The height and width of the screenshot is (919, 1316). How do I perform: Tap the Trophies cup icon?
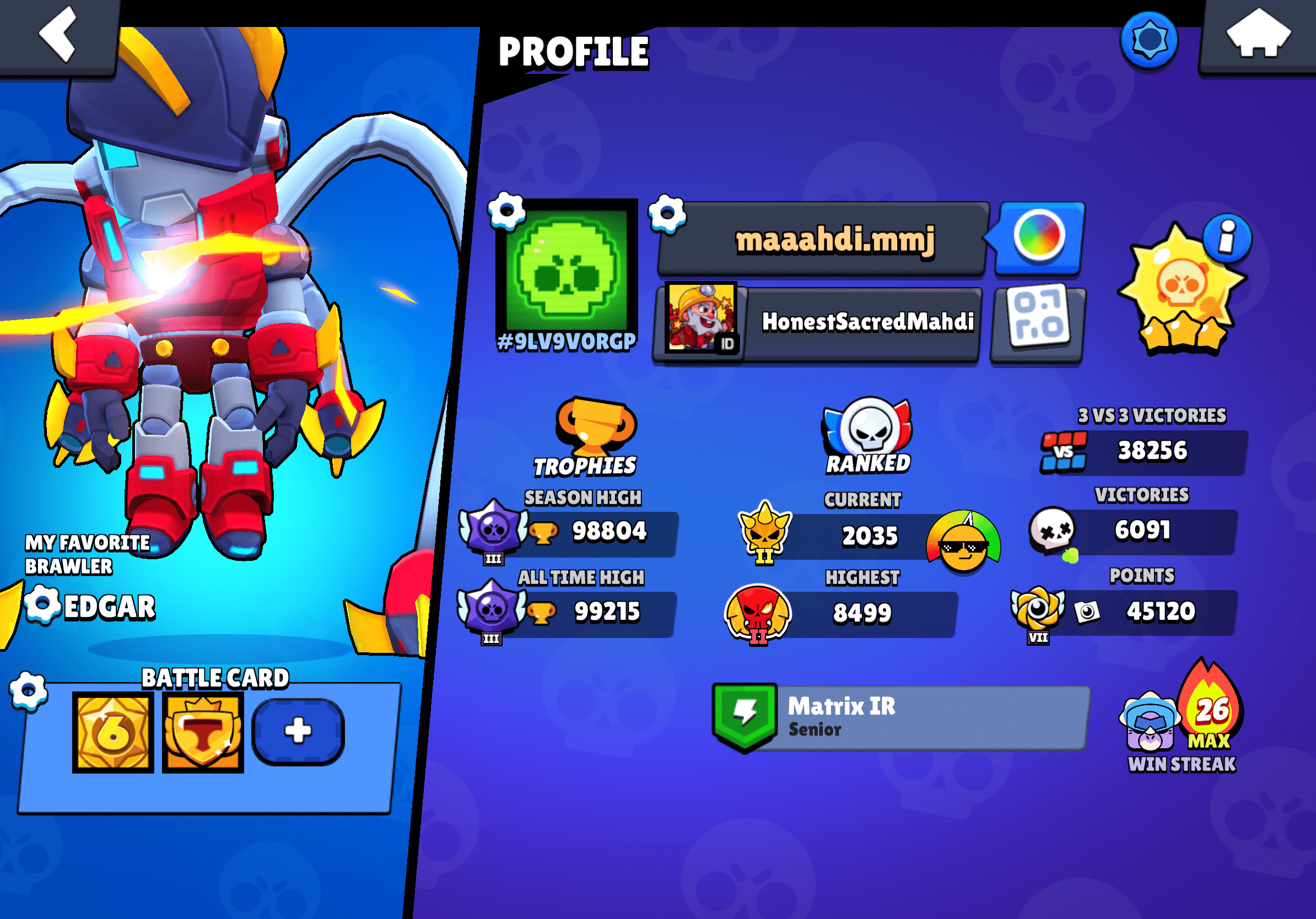[x=595, y=425]
